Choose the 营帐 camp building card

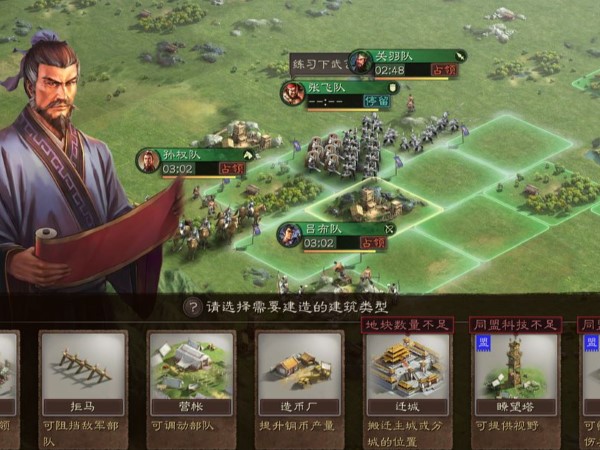191,373
